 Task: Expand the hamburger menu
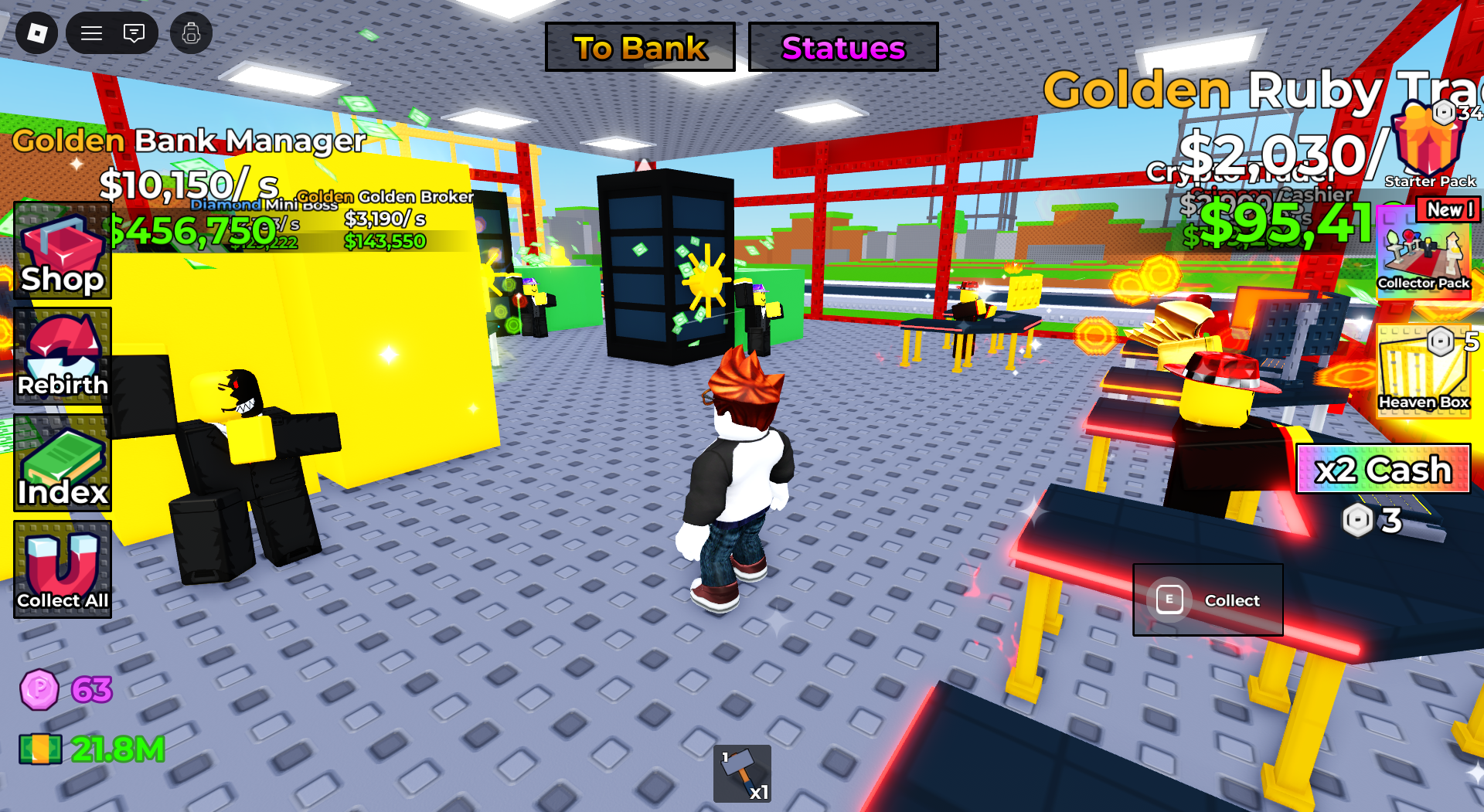click(90, 33)
